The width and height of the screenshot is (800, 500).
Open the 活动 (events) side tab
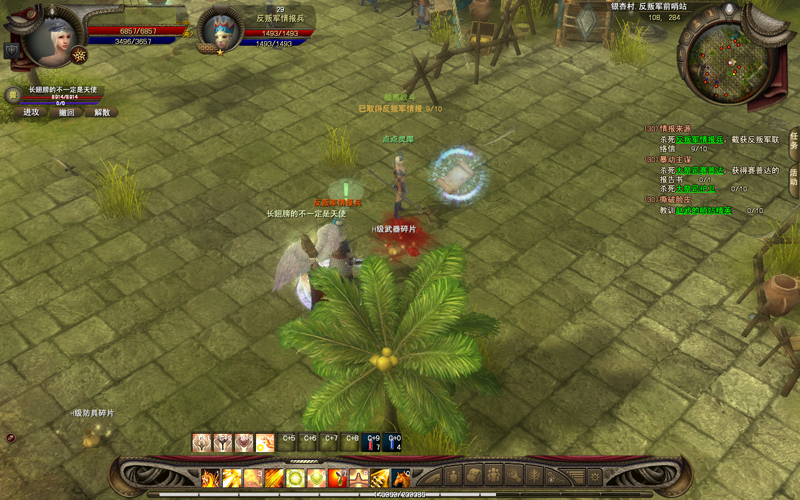pos(793,176)
